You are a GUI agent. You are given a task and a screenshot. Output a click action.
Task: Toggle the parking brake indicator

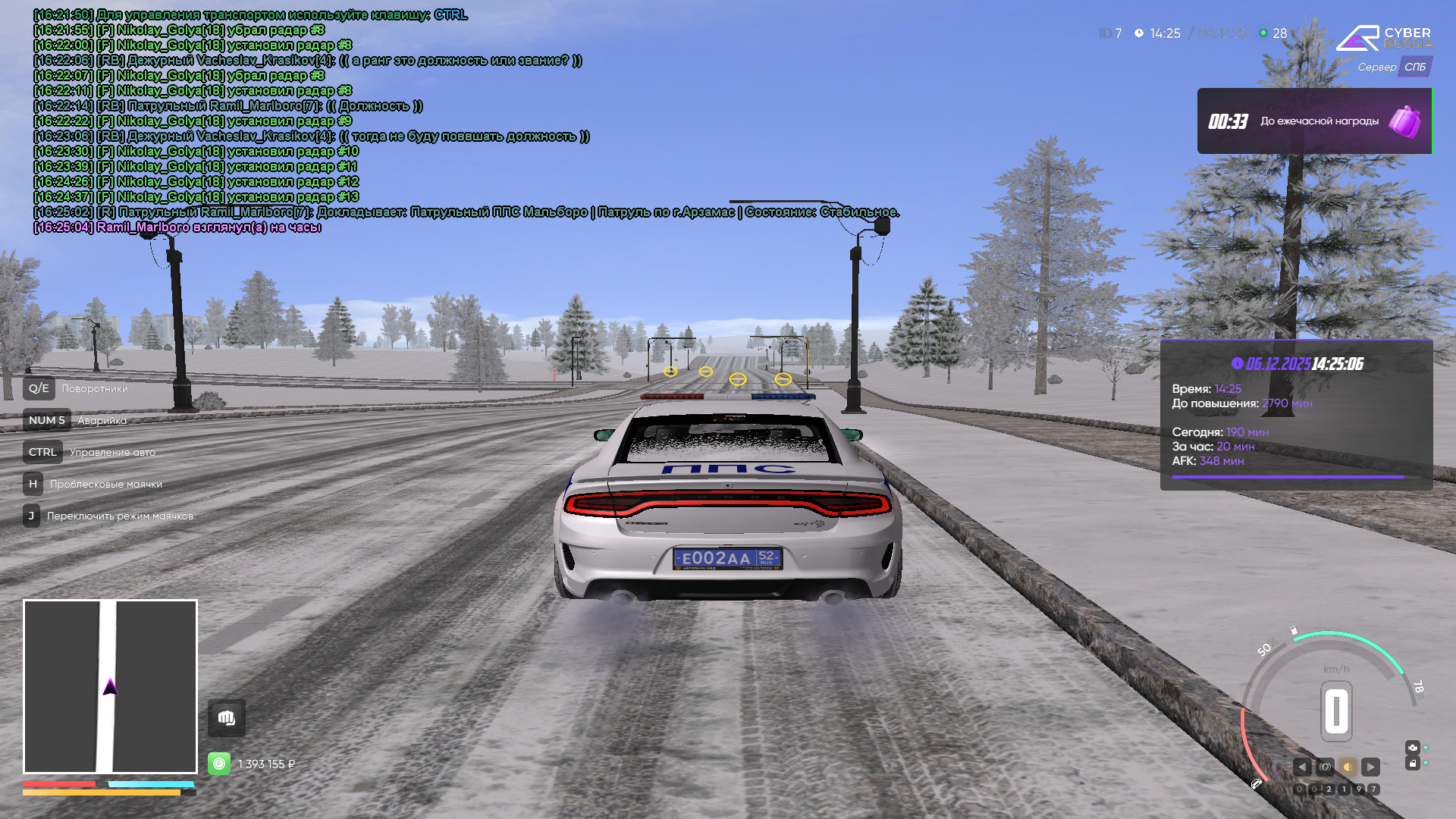[1325, 767]
